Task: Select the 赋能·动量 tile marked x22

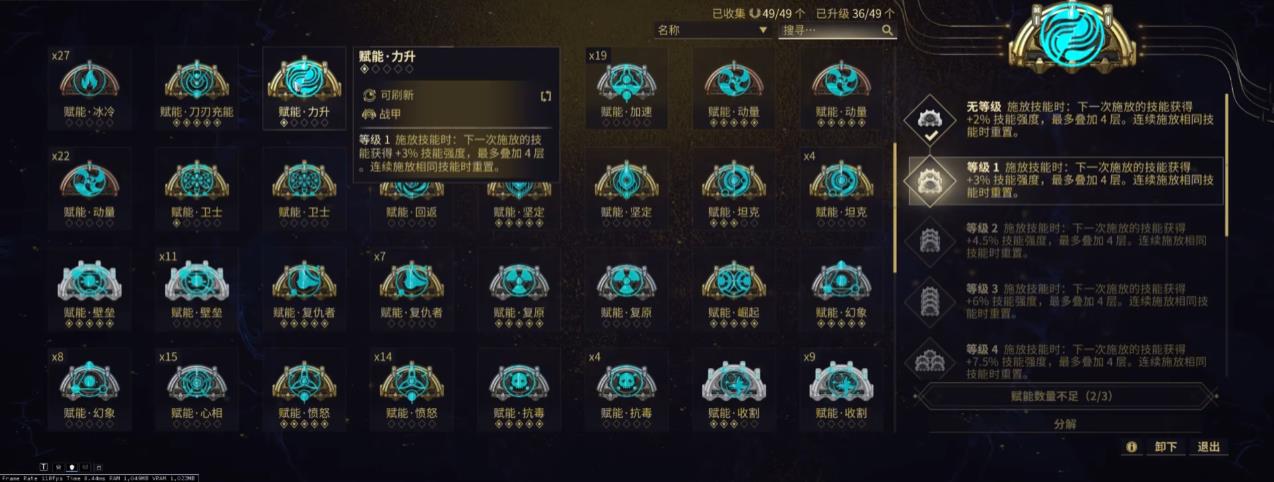Action: [x=89, y=188]
